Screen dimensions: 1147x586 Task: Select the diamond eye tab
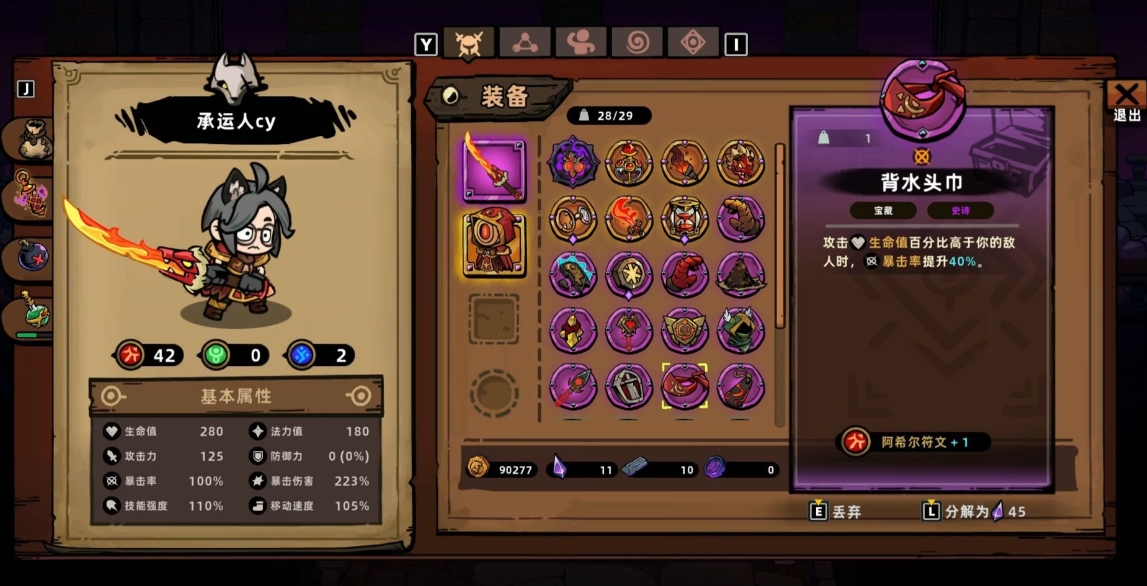coord(692,43)
